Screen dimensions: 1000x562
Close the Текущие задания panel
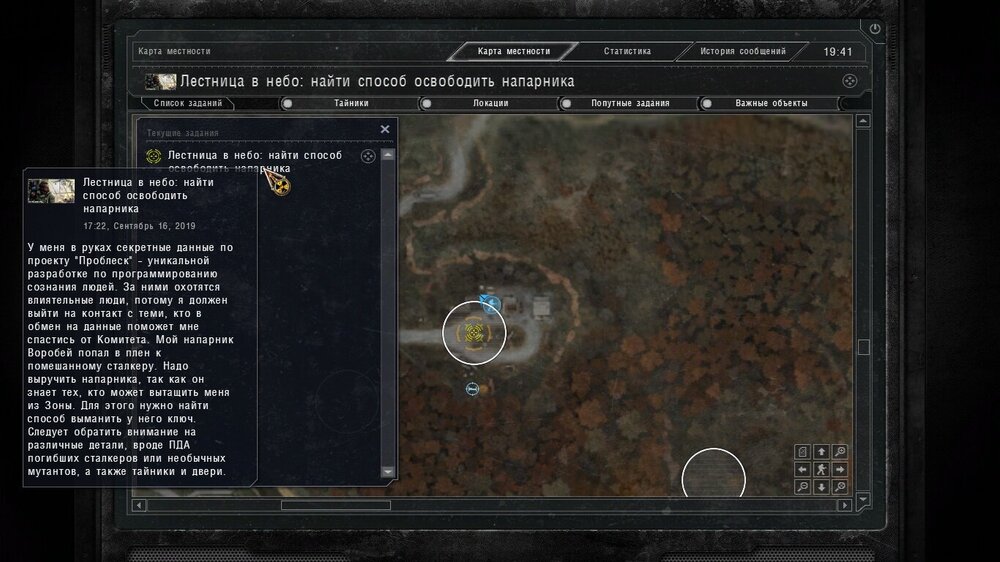385,129
